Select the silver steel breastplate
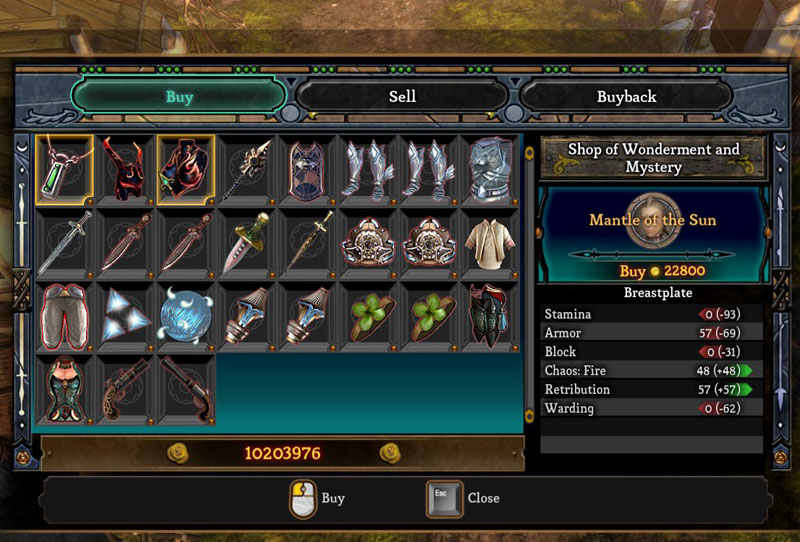This screenshot has width=800, height=542. [x=490, y=166]
